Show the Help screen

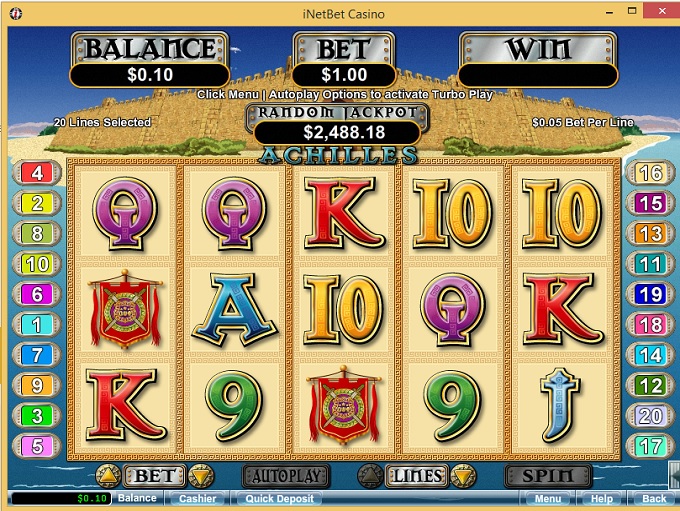click(x=601, y=498)
